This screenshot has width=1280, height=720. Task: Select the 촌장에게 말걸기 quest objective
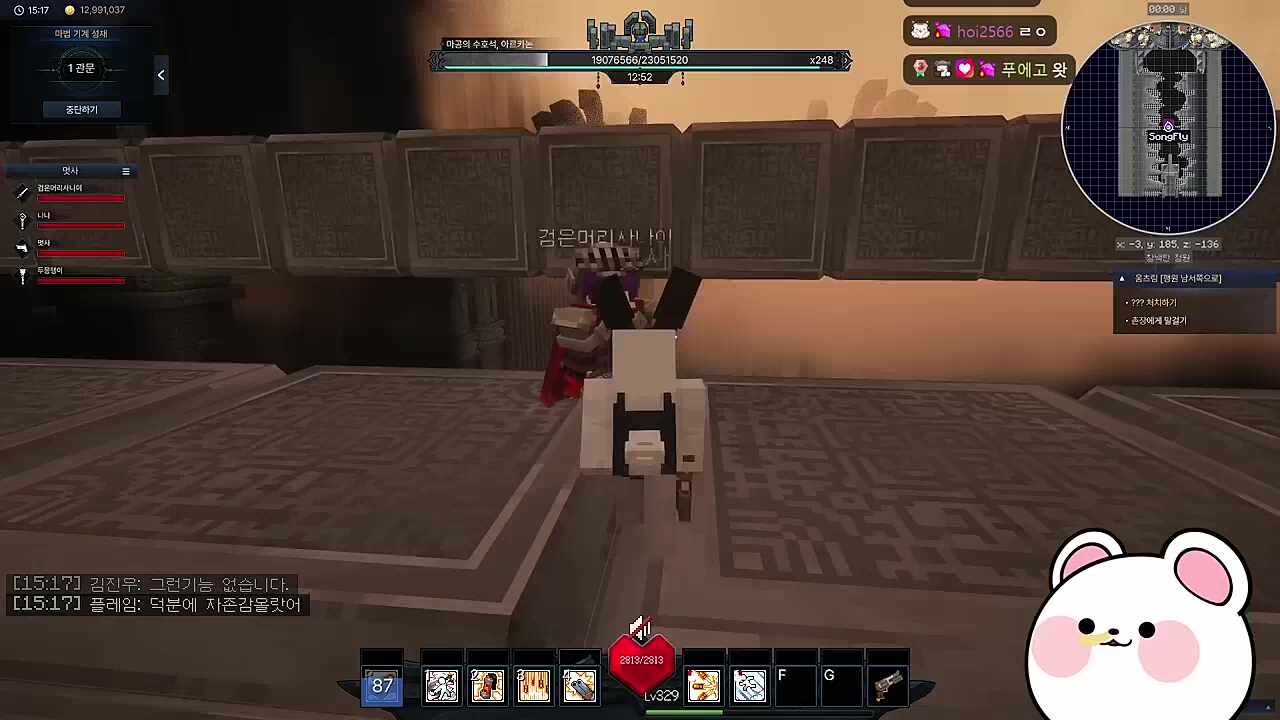click(1158, 321)
